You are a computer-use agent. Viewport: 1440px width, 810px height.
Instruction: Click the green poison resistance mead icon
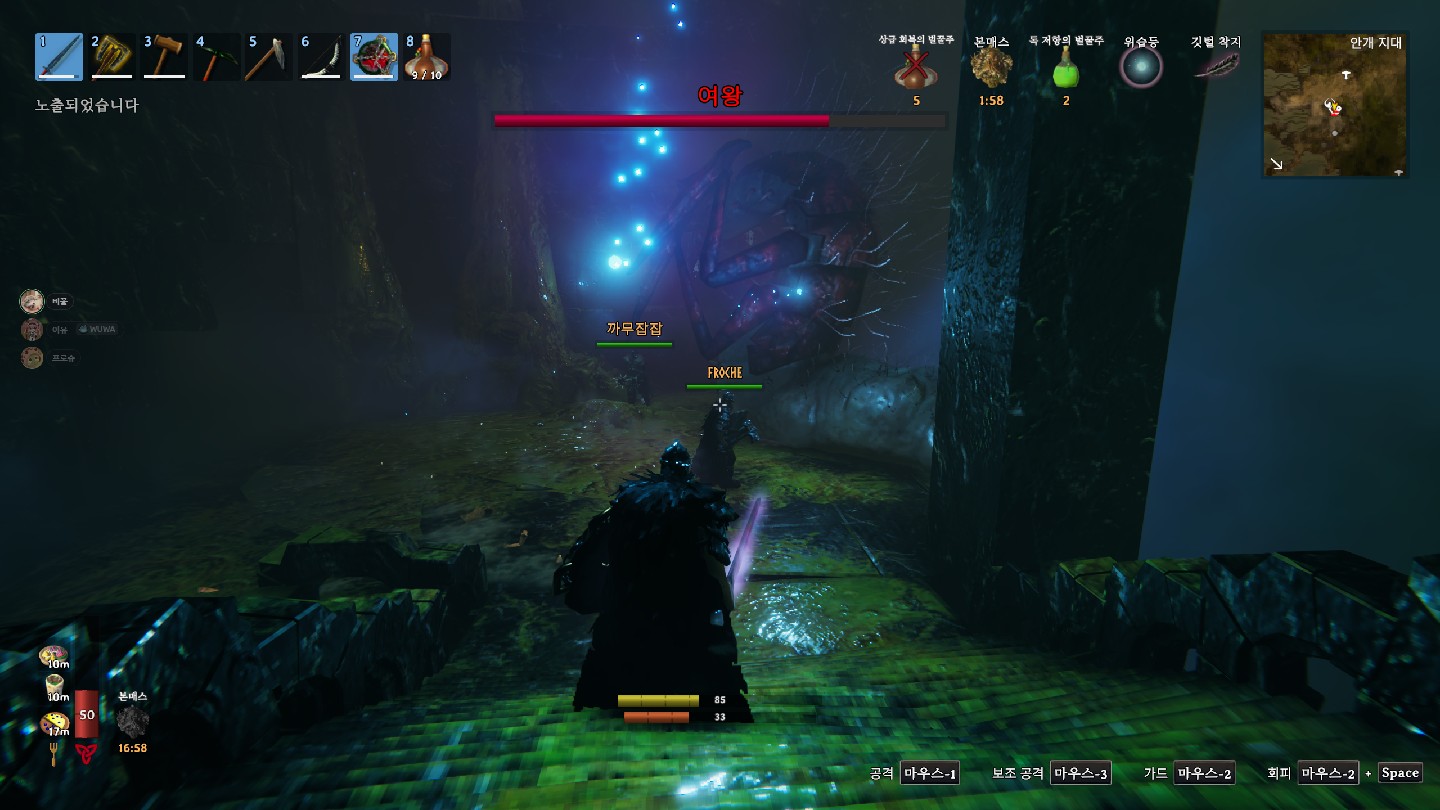click(x=1066, y=69)
